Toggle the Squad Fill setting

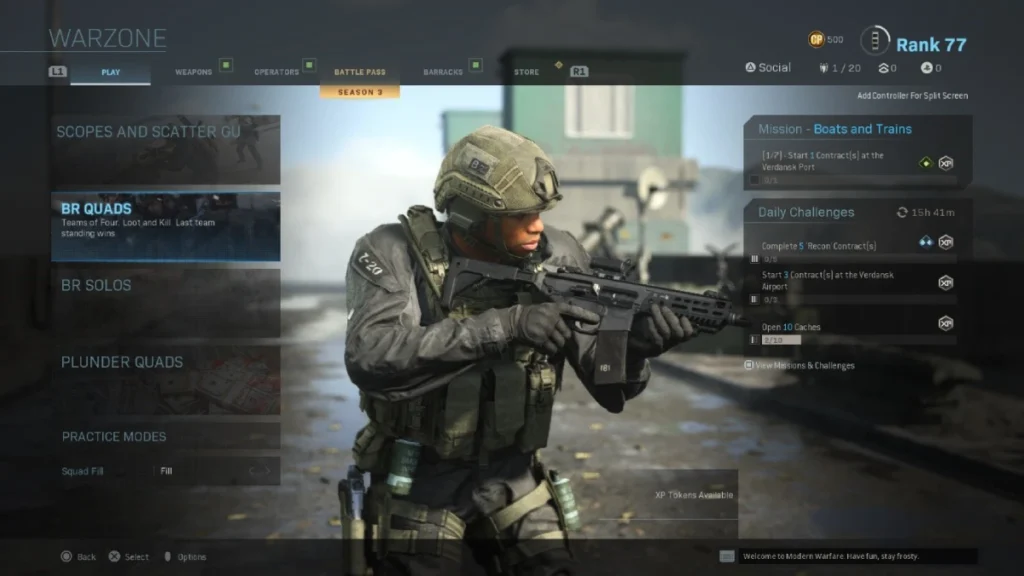216,470
